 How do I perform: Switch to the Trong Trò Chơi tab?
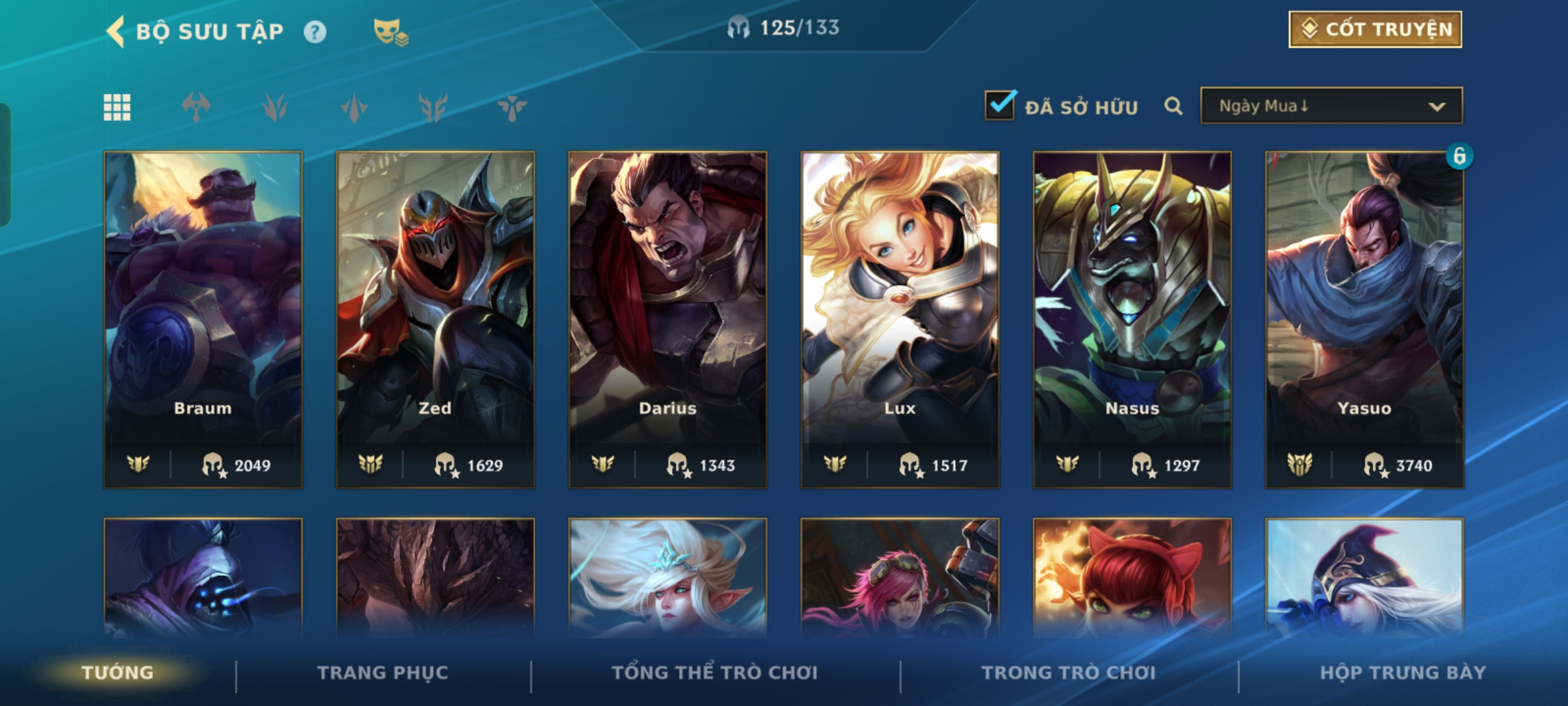(x=1069, y=673)
